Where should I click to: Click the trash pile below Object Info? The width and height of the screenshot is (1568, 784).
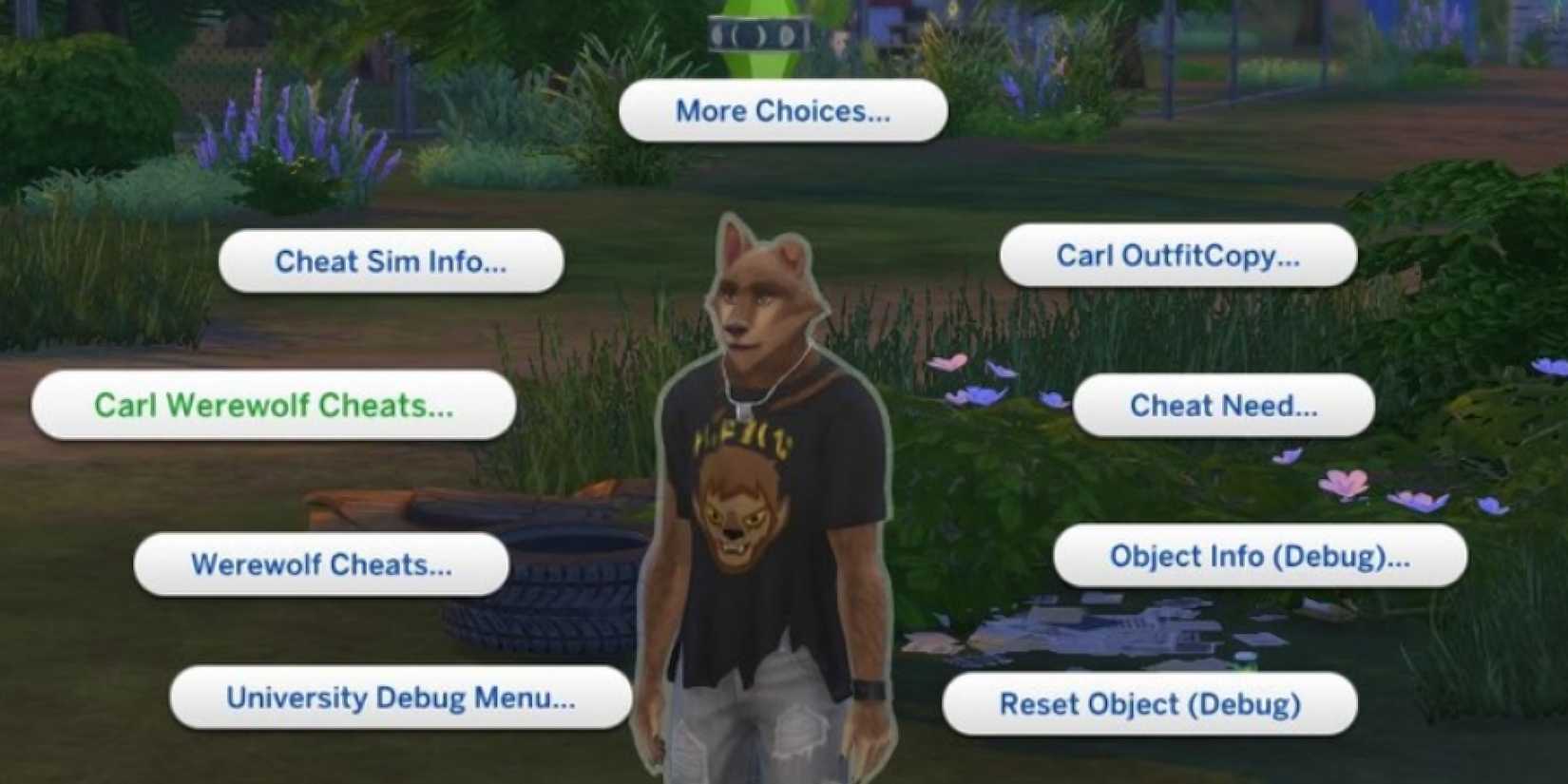(x=1093, y=627)
